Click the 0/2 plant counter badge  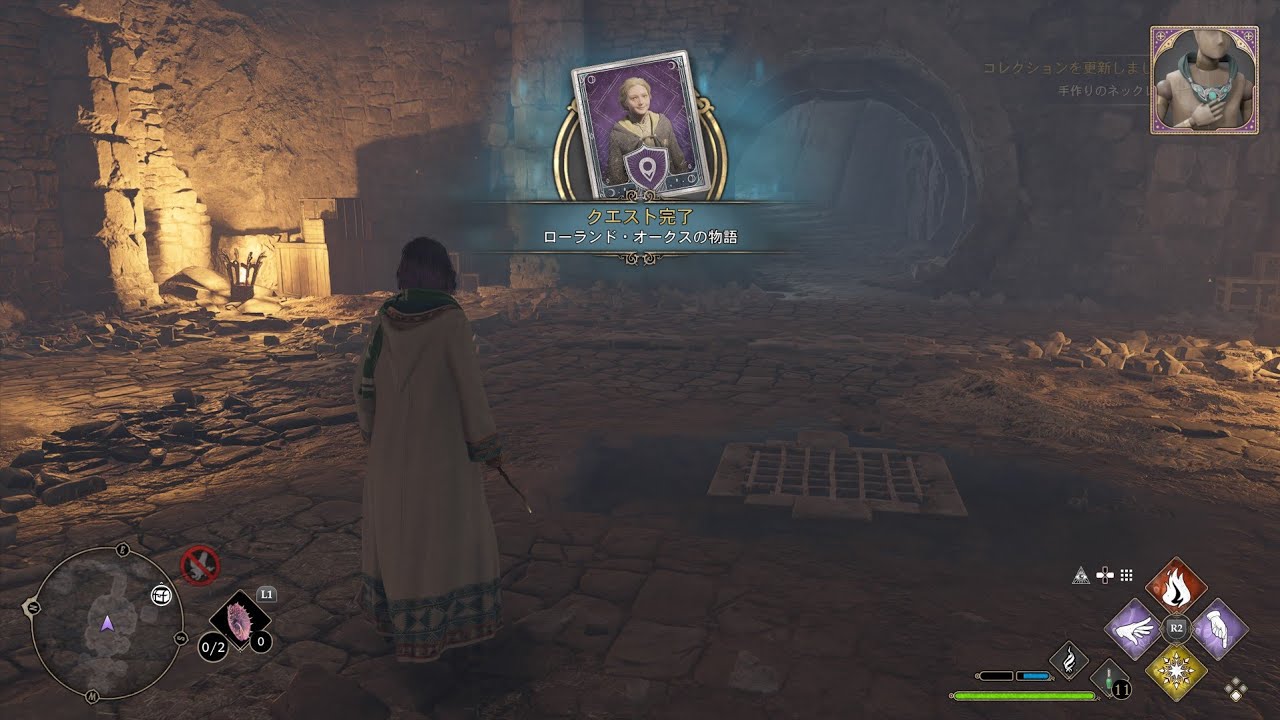pyautogui.click(x=212, y=648)
